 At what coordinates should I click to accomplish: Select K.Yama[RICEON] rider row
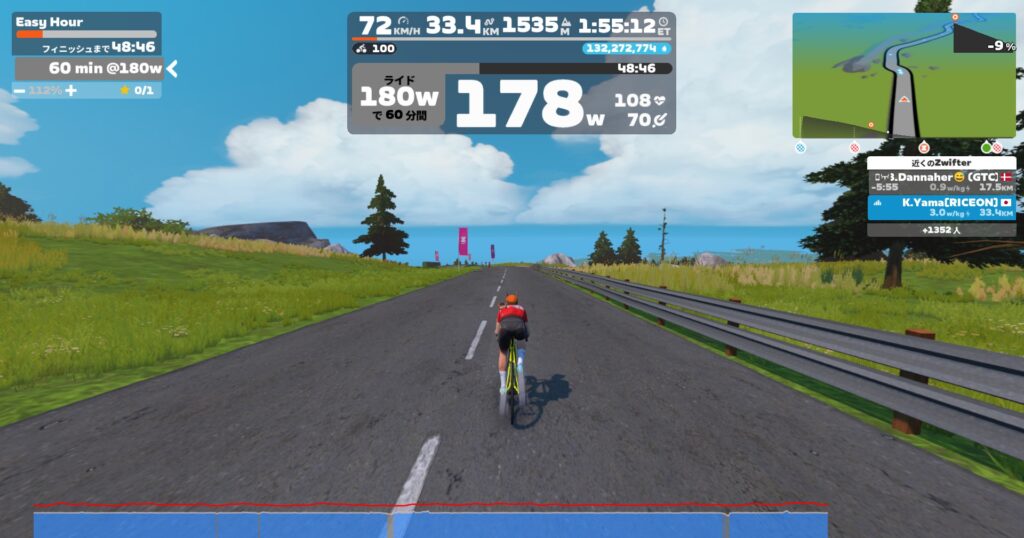tap(941, 207)
